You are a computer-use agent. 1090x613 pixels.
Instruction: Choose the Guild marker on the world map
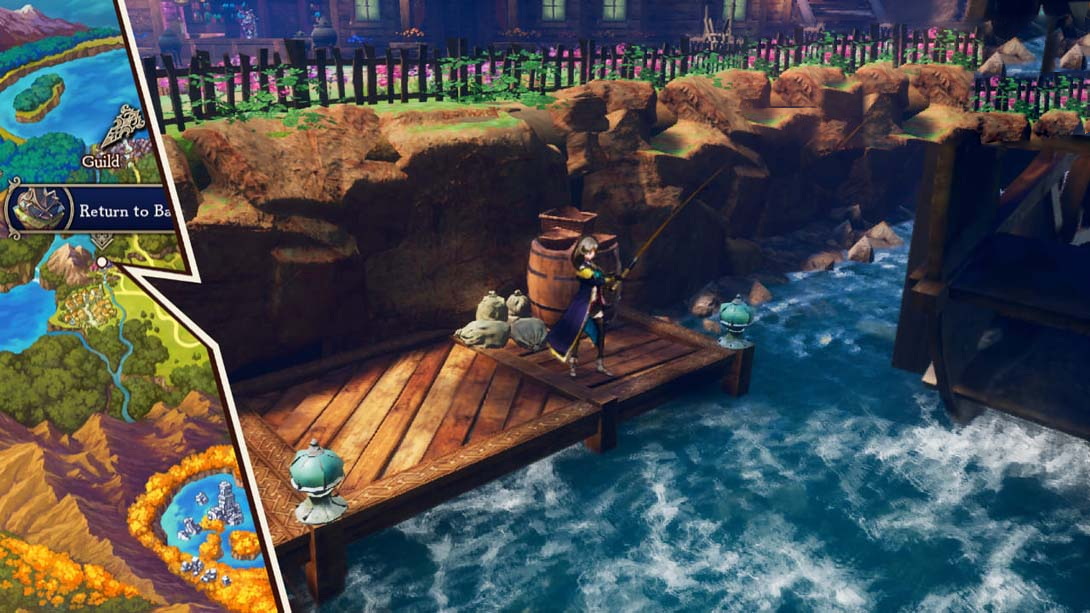click(x=120, y=132)
